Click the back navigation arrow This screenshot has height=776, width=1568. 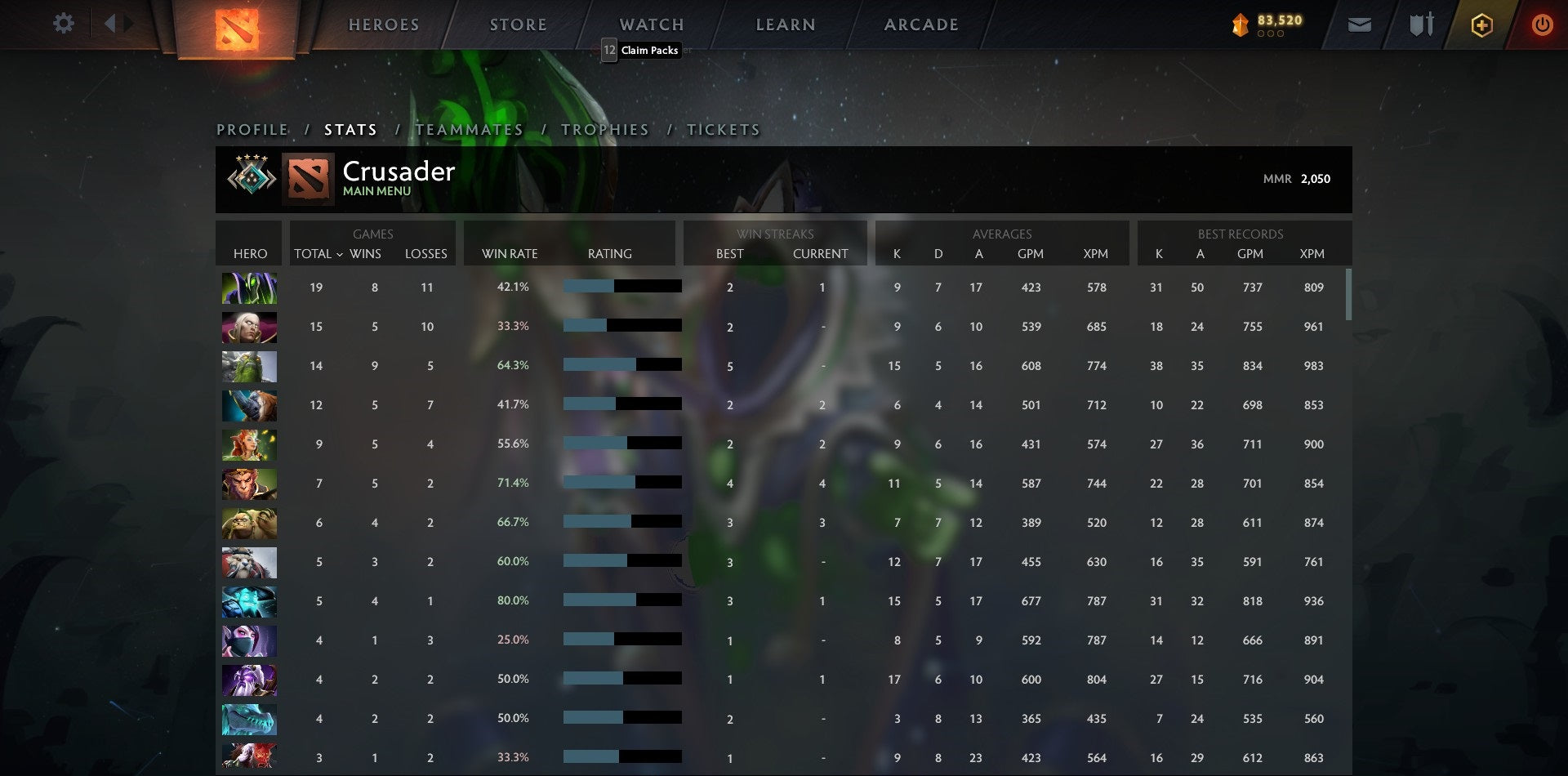110,23
